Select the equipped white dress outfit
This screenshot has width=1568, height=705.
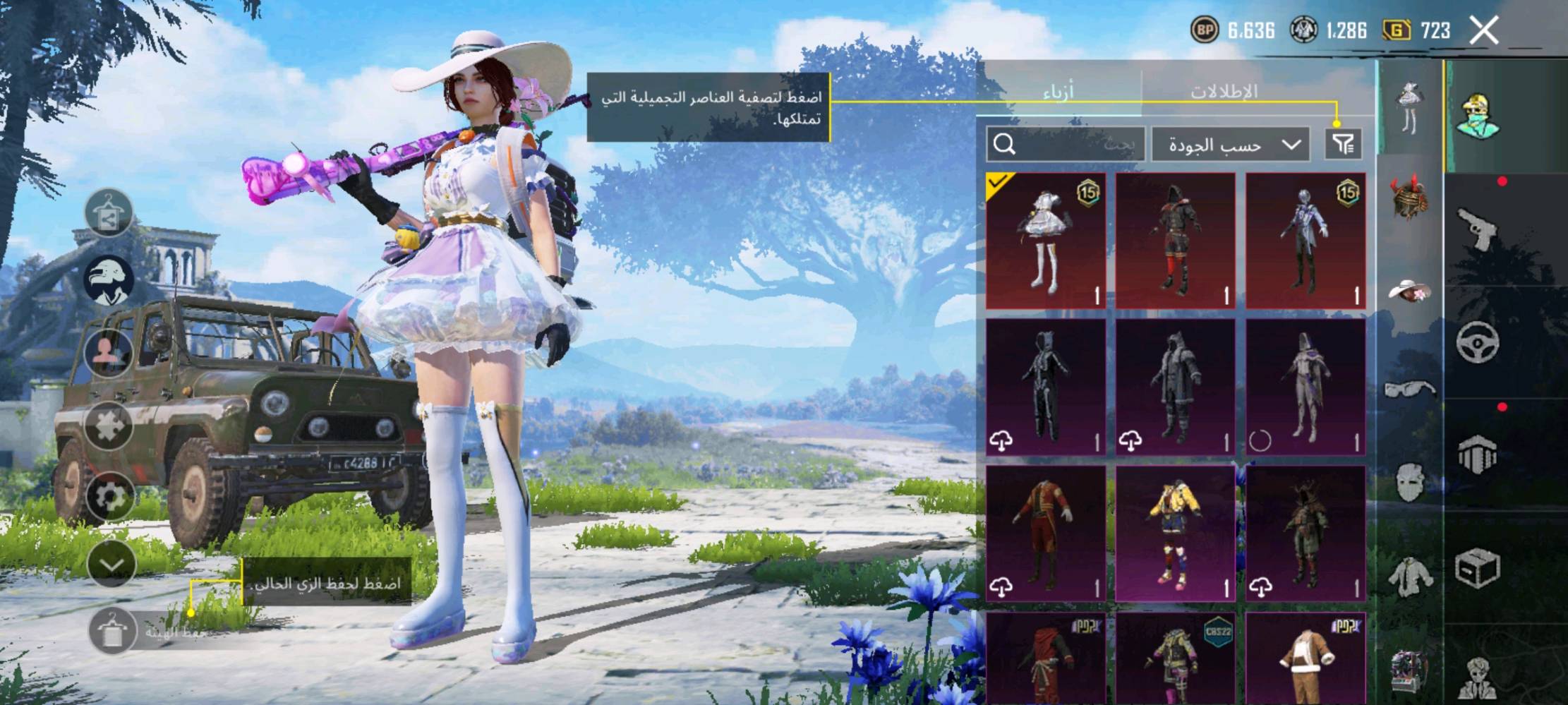coord(1045,241)
